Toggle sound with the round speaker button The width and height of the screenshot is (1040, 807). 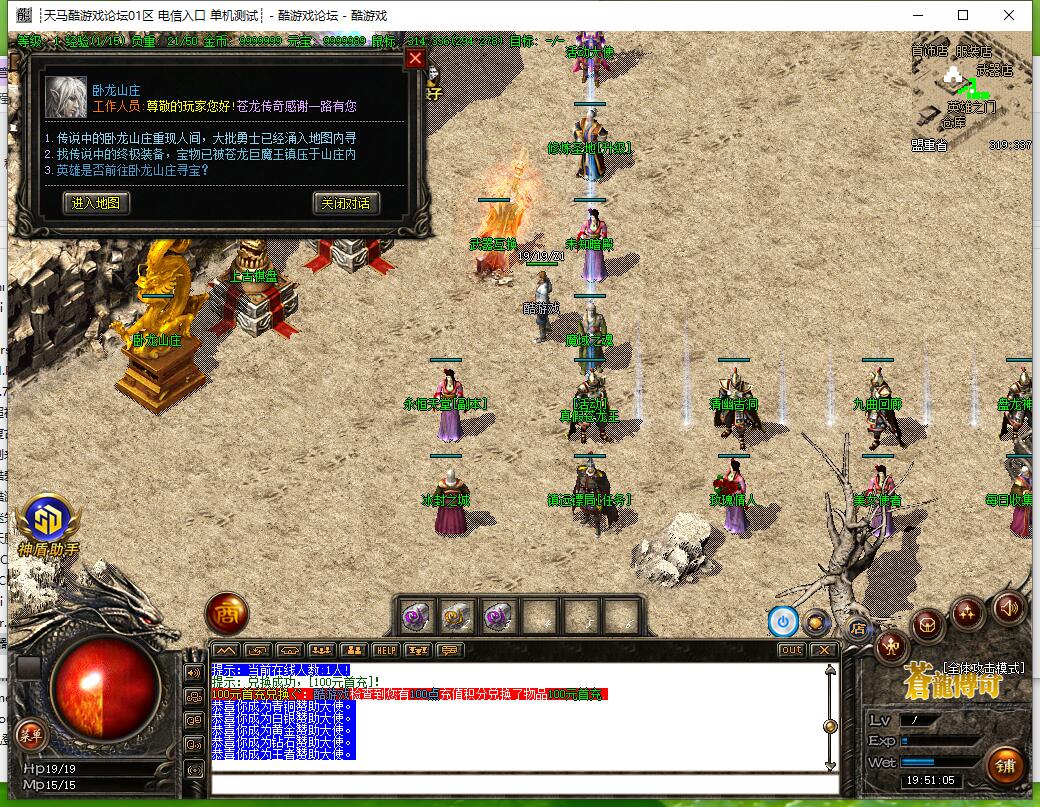(1008, 607)
